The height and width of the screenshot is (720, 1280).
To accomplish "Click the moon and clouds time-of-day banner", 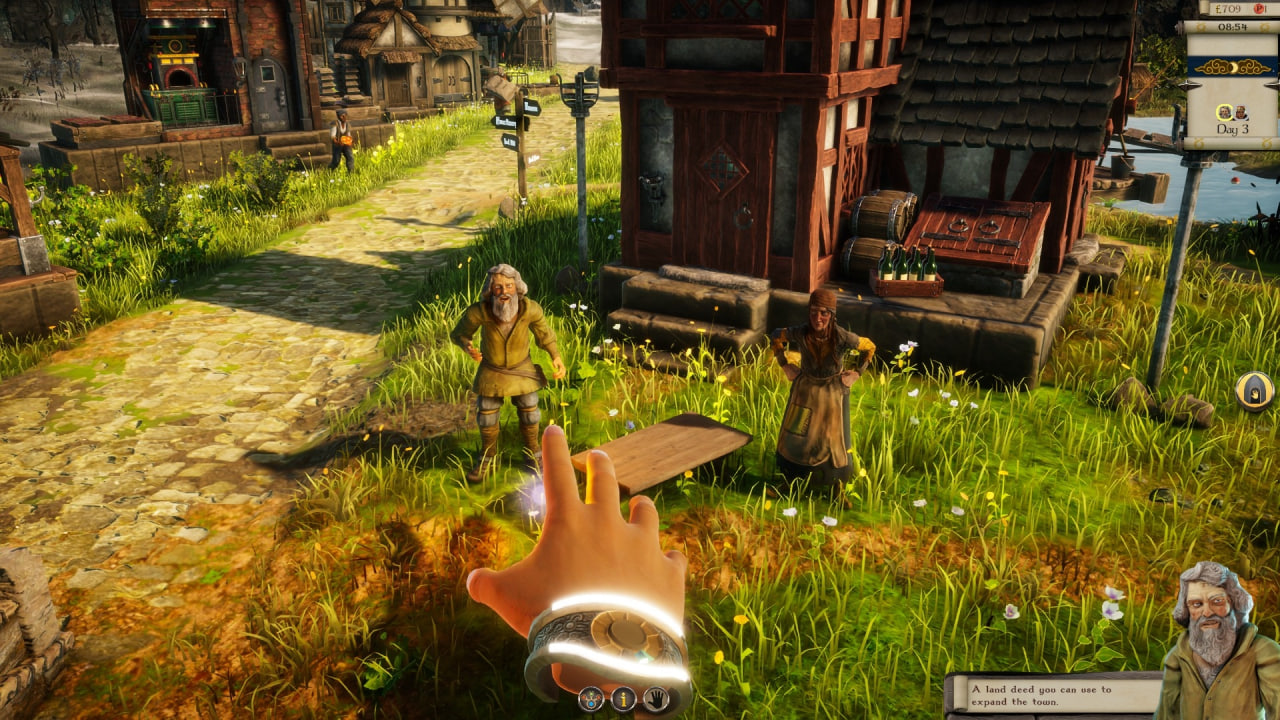I will [x=1231, y=67].
